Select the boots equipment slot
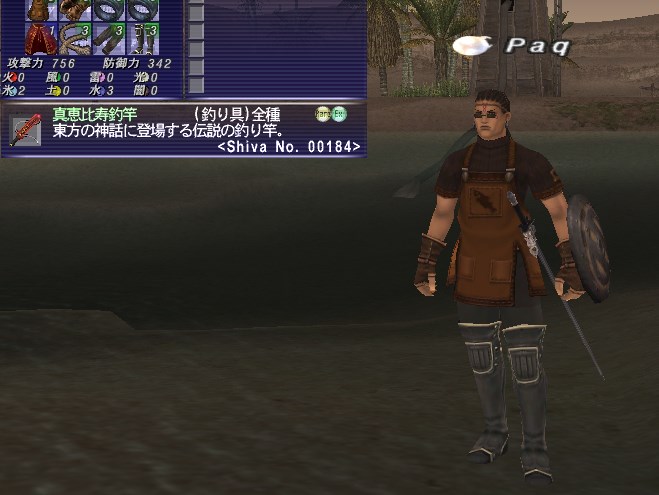659x495 pixels. pos(143,38)
